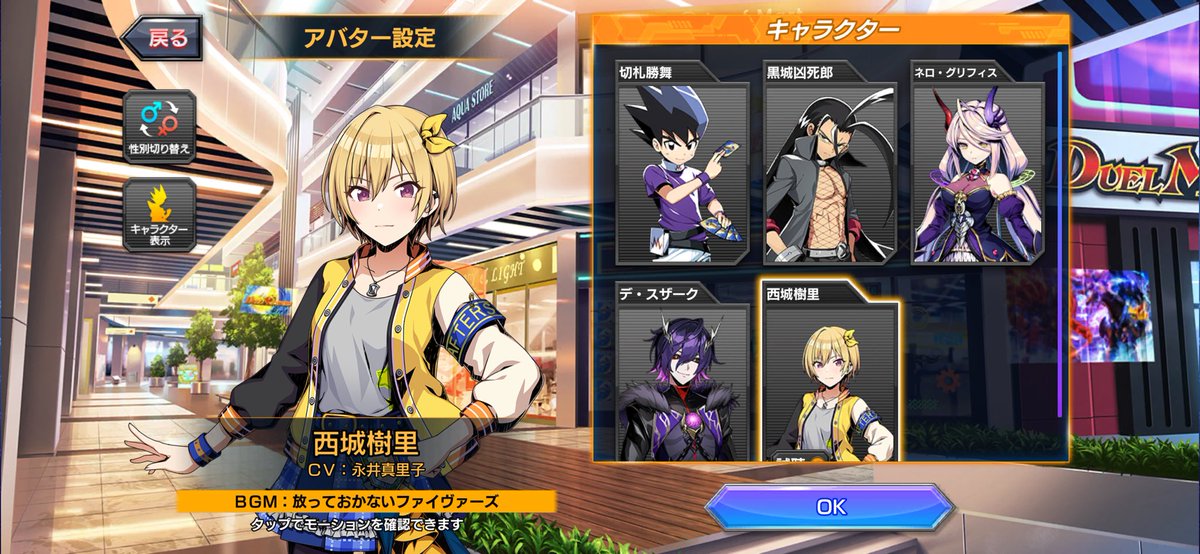Click the キャラクター表示 button
The width and height of the screenshot is (1200, 554).
coord(159,214)
